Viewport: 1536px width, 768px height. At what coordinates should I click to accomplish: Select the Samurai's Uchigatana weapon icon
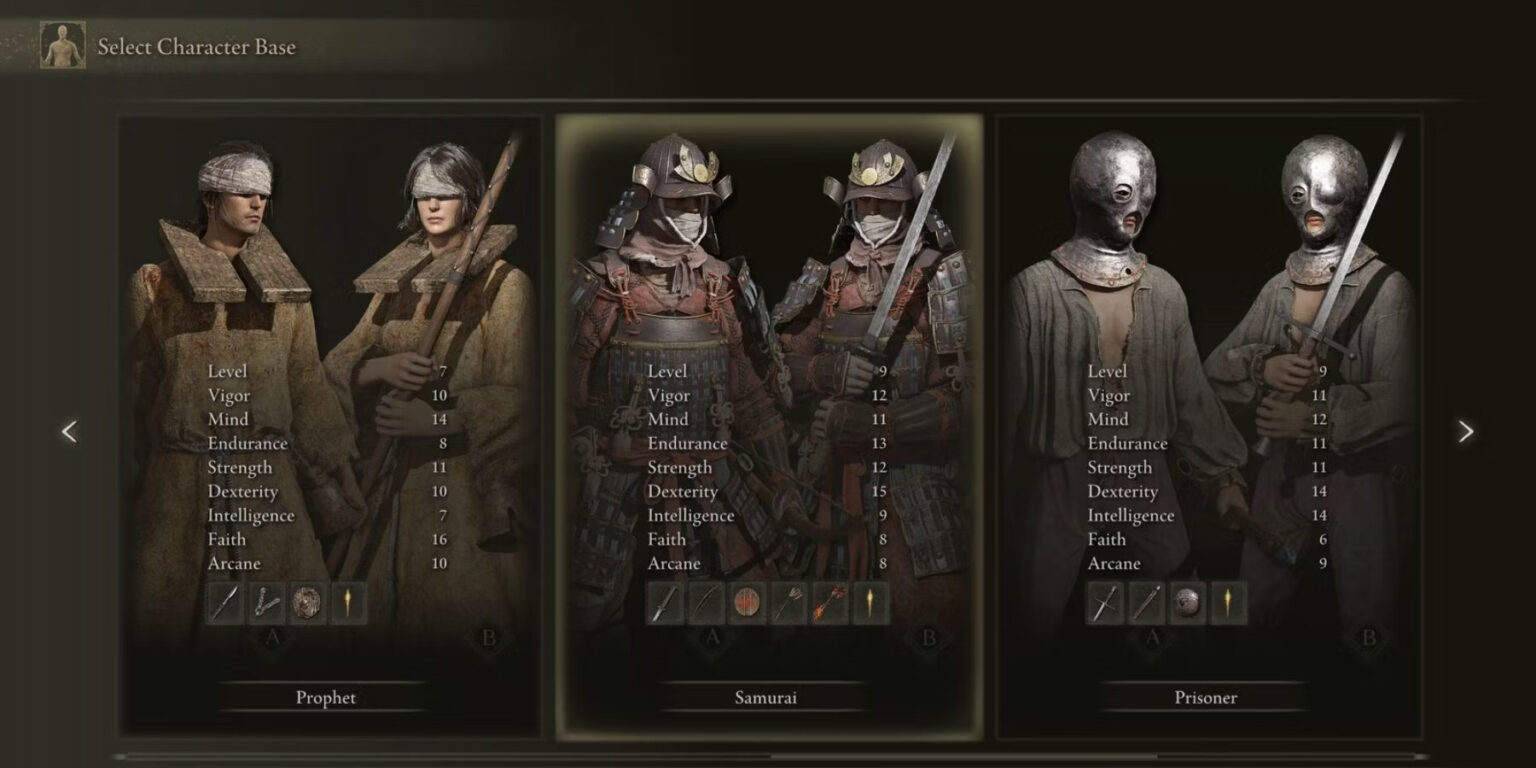pyautogui.click(x=665, y=604)
